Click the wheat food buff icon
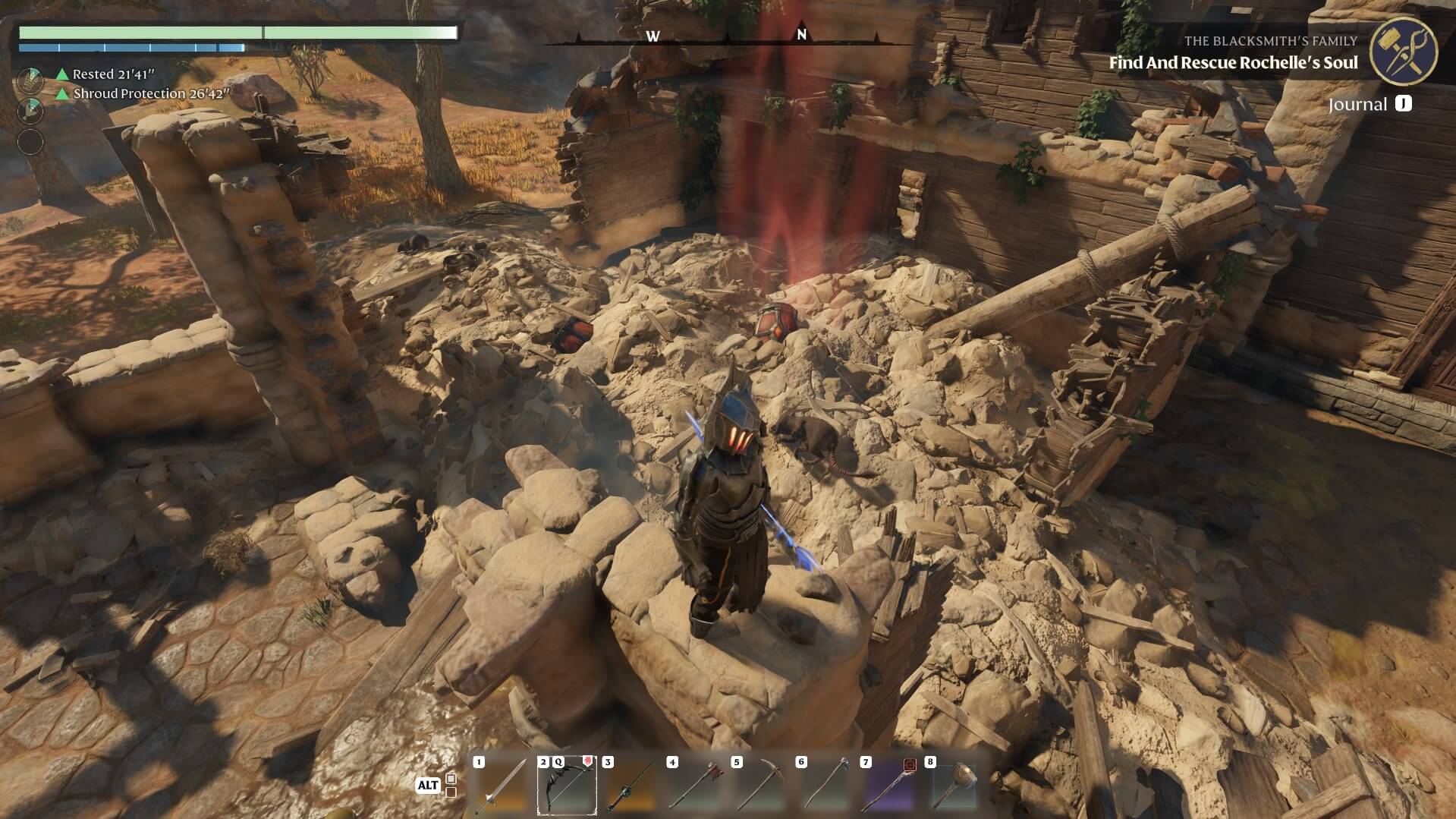The width and height of the screenshot is (1456, 819). [30, 79]
